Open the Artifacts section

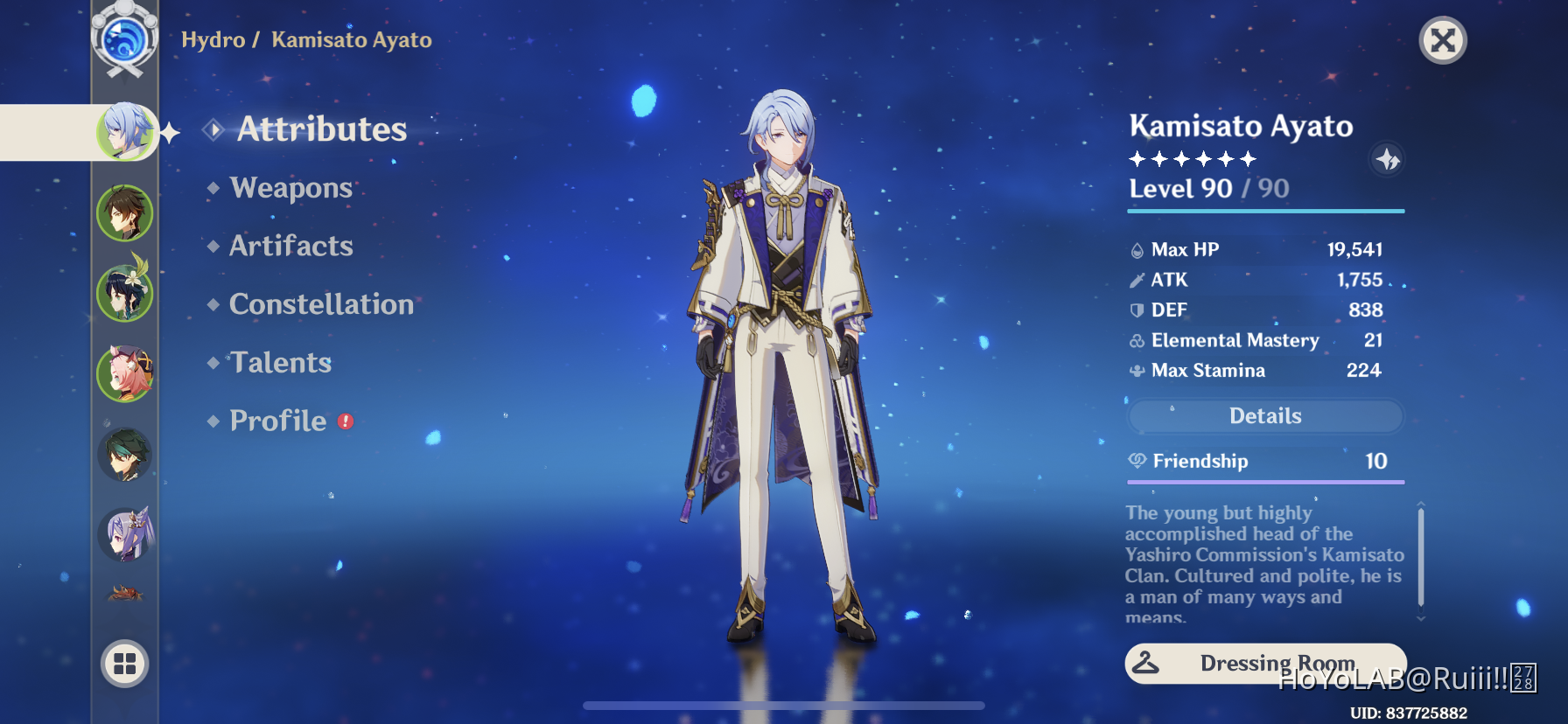[290, 246]
